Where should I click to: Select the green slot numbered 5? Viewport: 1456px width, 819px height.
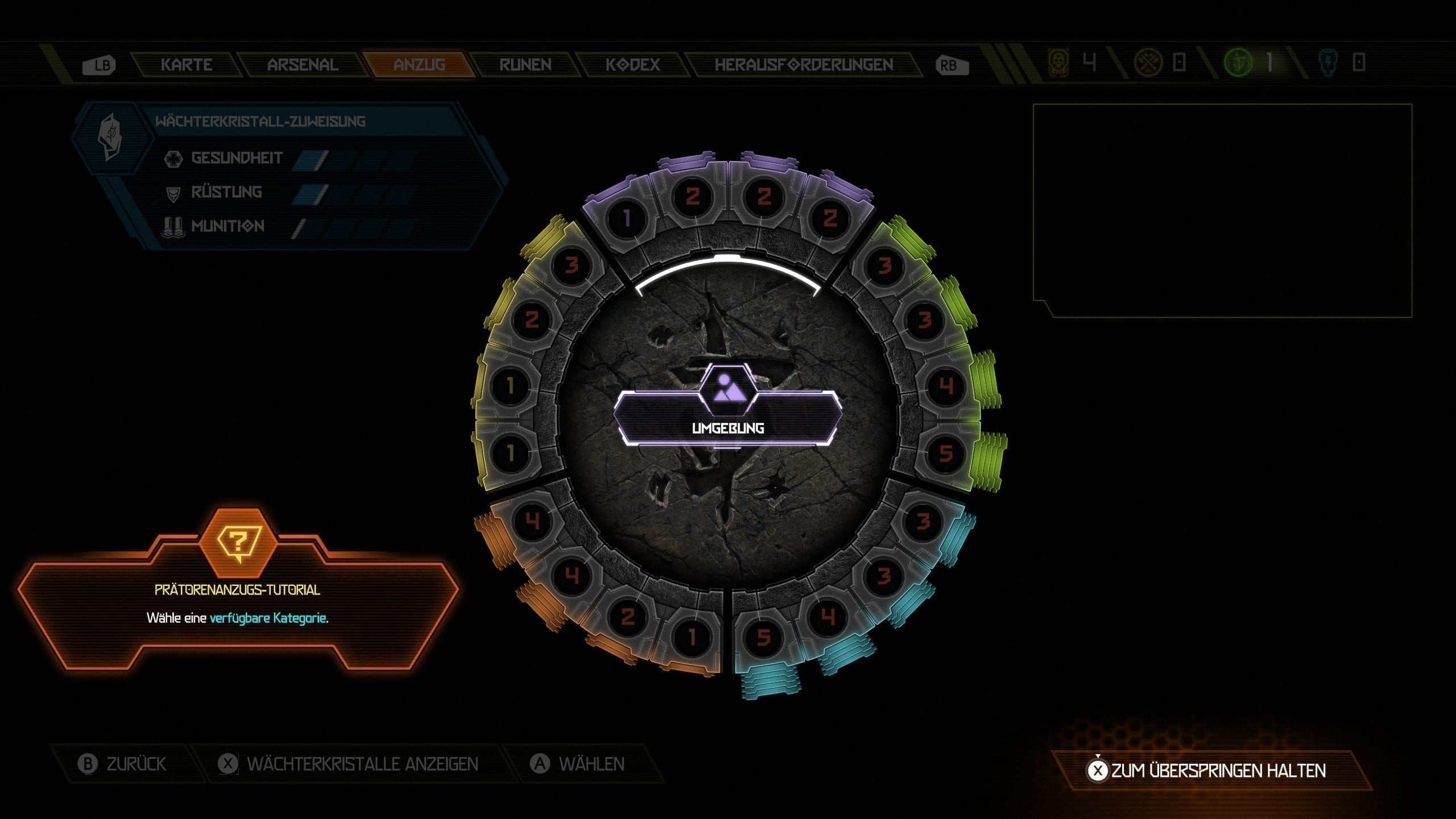click(945, 453)
